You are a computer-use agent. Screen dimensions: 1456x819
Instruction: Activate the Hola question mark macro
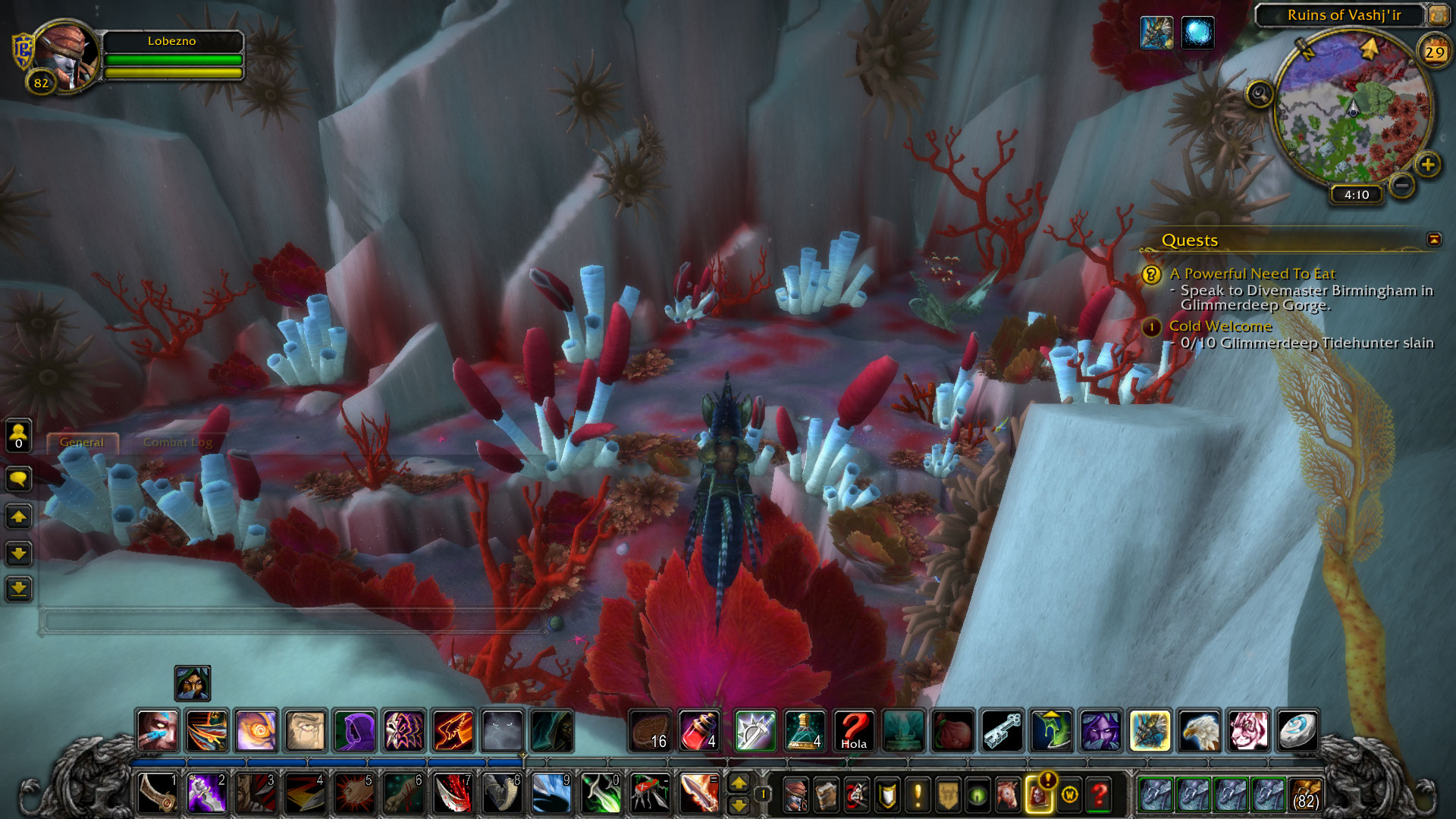(853, 731)
